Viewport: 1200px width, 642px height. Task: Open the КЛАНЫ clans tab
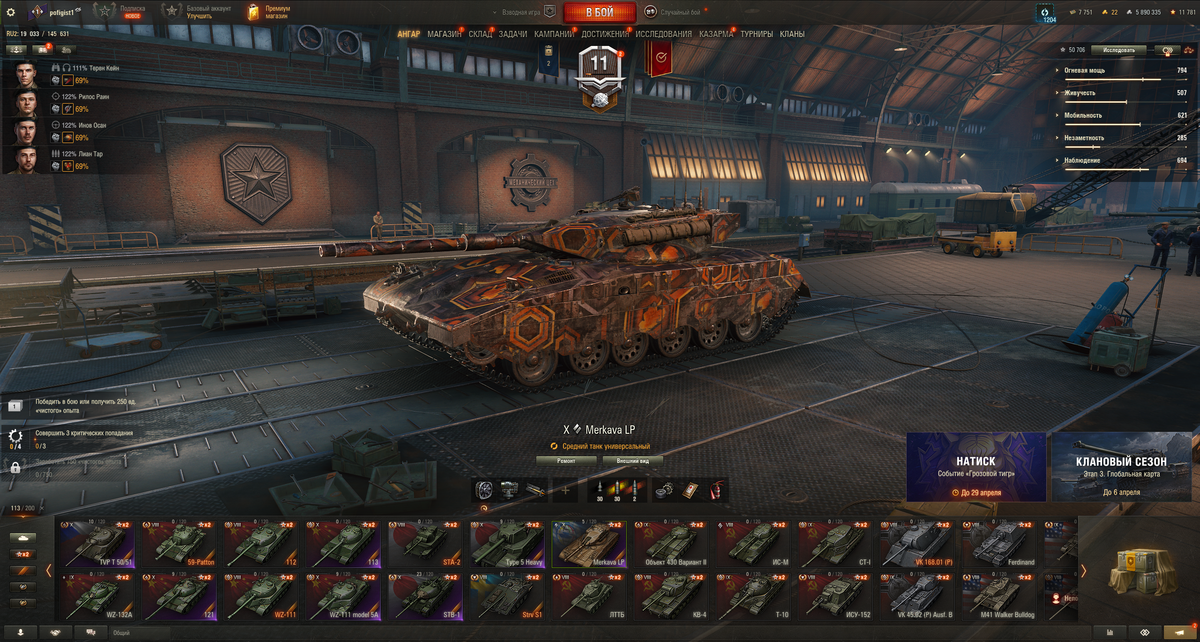(792, 34)
